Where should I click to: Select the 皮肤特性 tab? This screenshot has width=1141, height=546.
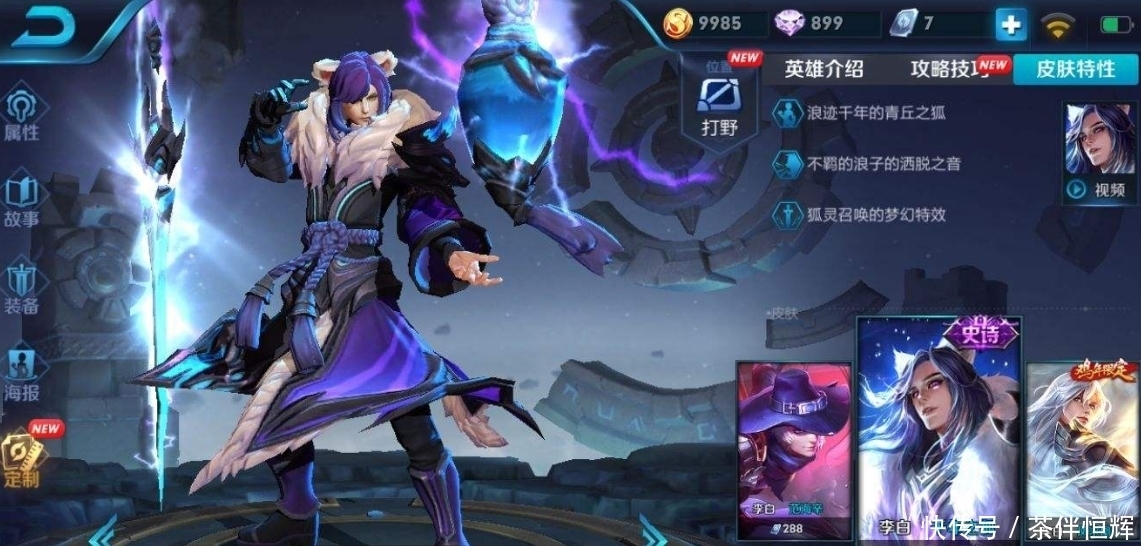(x=1075, y=69)
